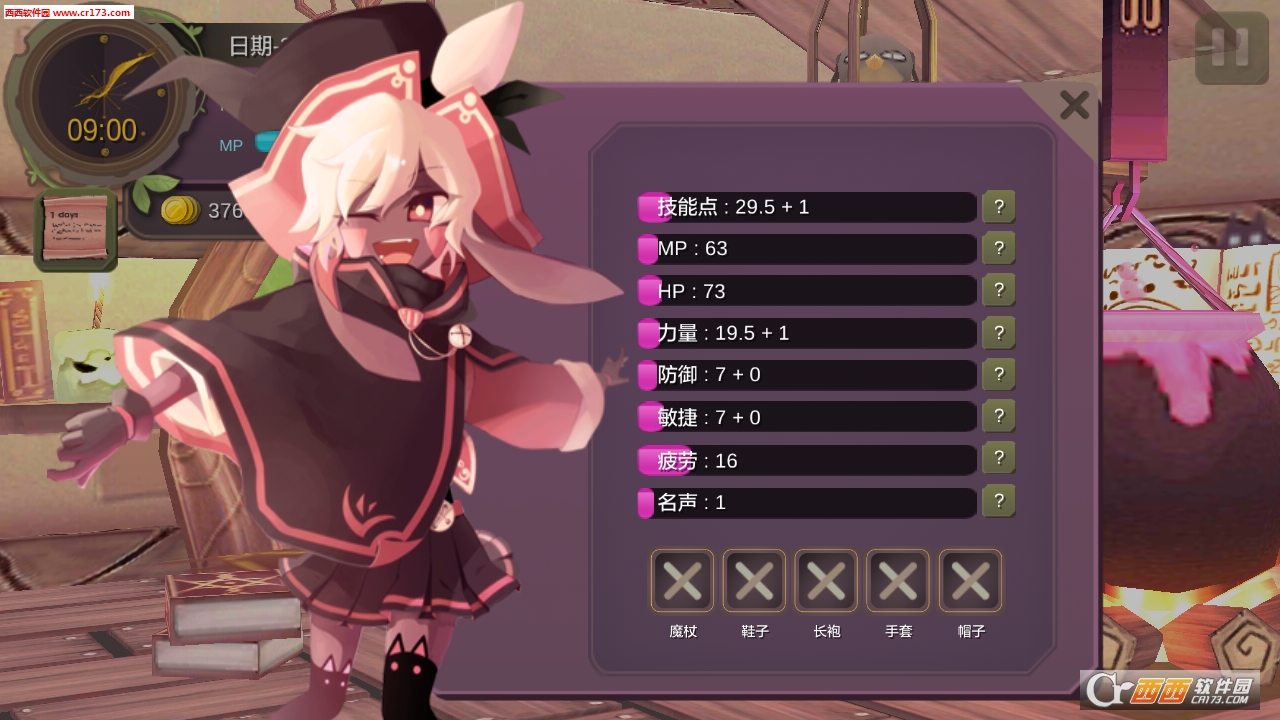Click the 手套 (gloves) equipment slot

(897, 580)
